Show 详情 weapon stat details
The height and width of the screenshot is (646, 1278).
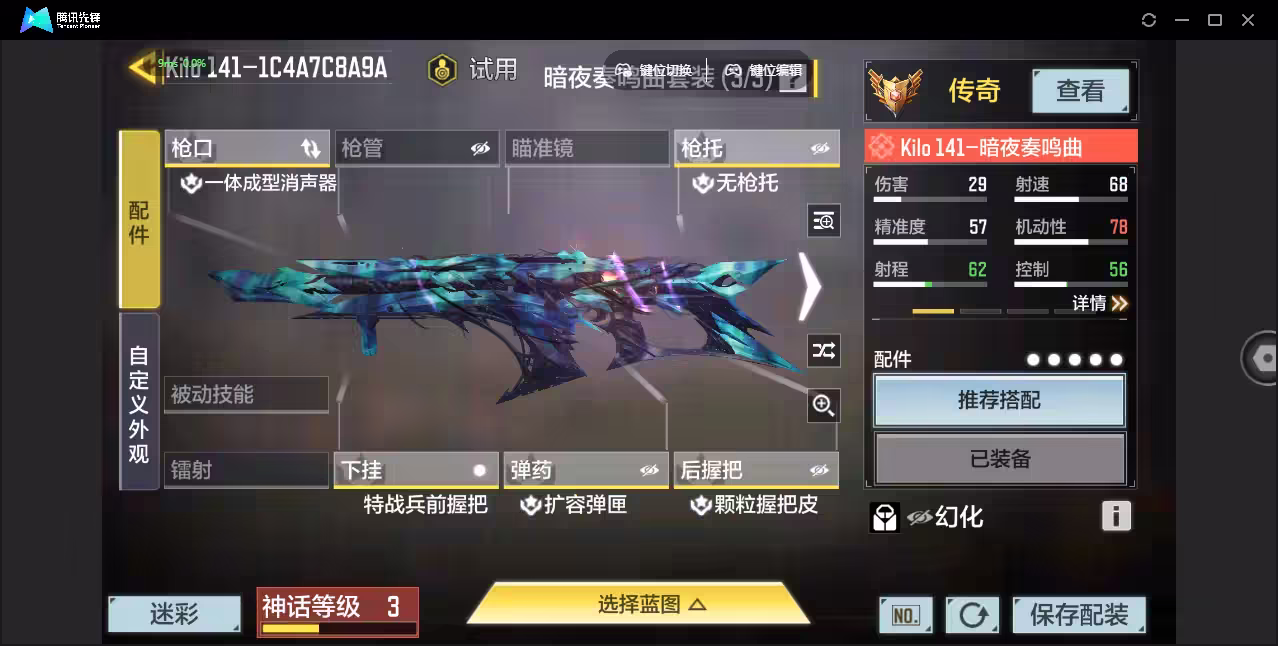(1100, 303)
